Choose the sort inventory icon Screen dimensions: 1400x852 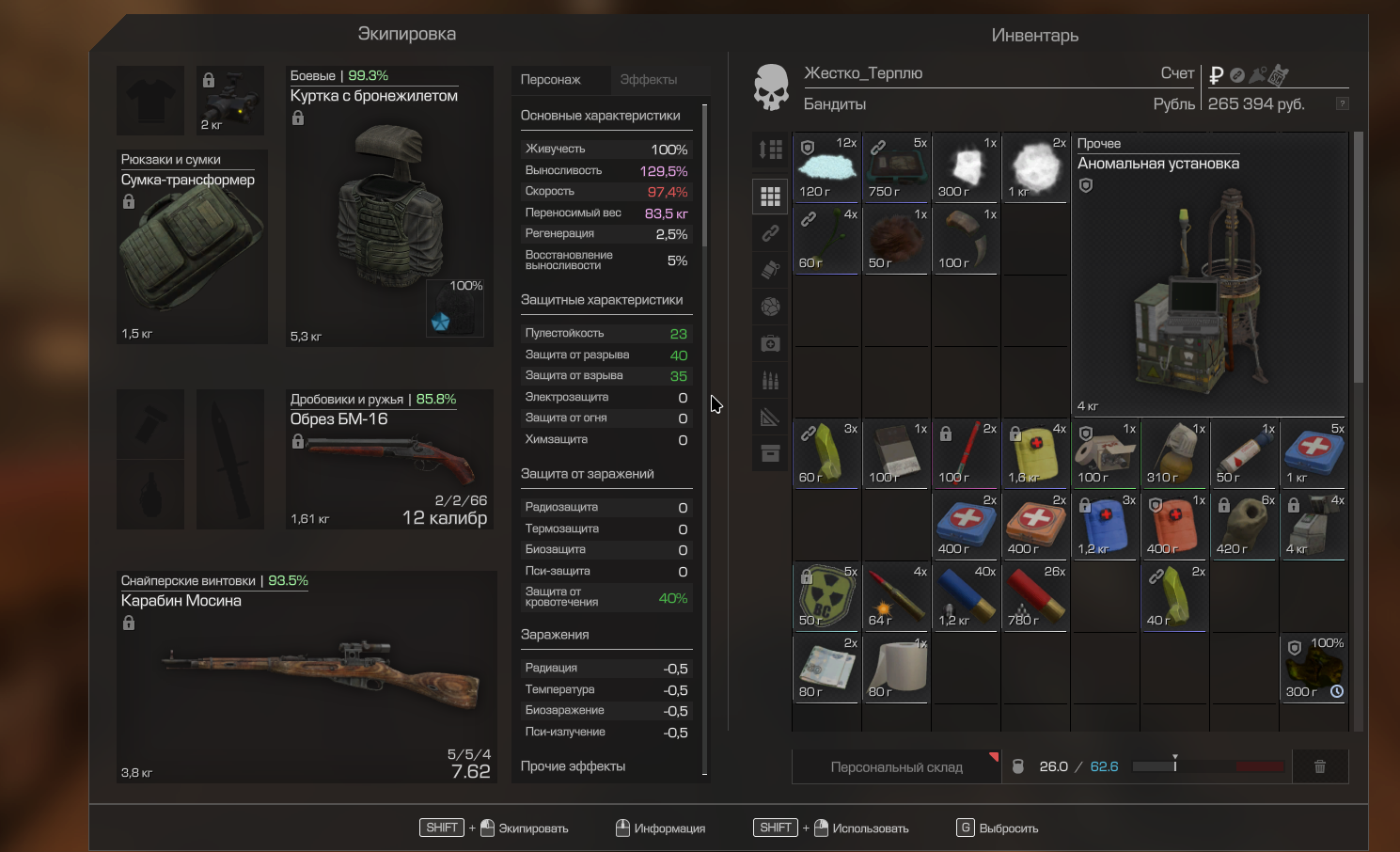pos(770,150)
